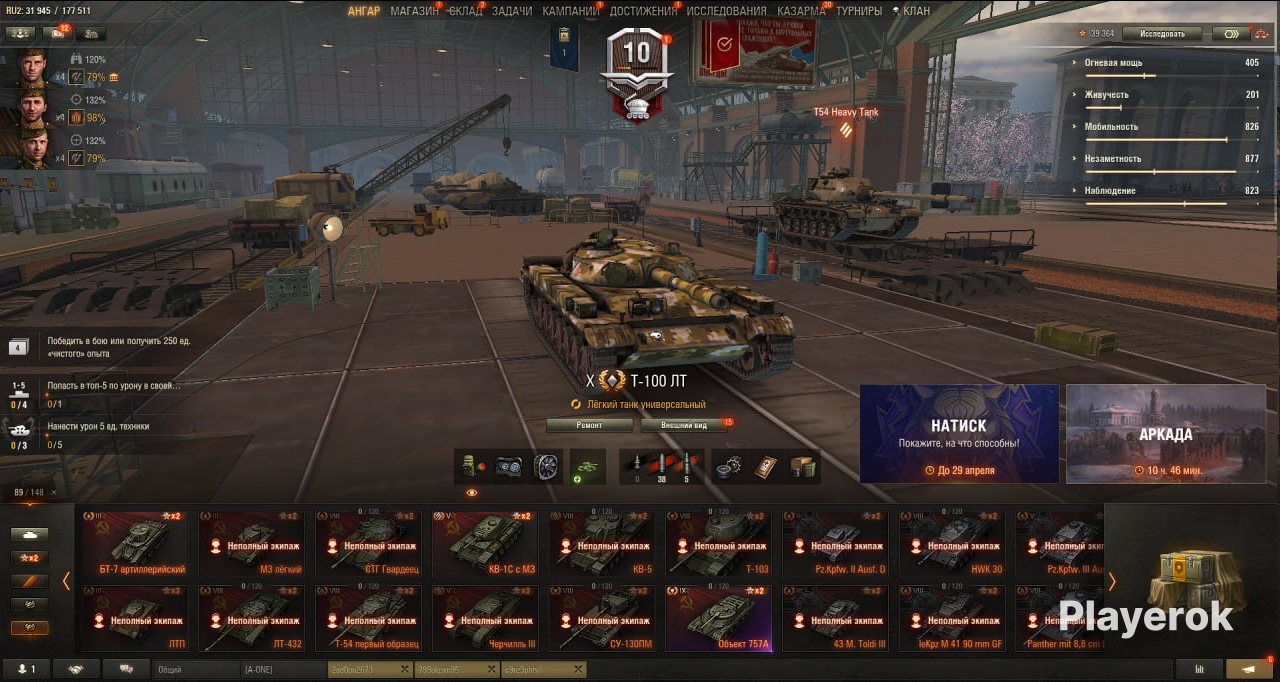
Task: Open the МАГАЗИН shop menu
Action: point(414,11)
